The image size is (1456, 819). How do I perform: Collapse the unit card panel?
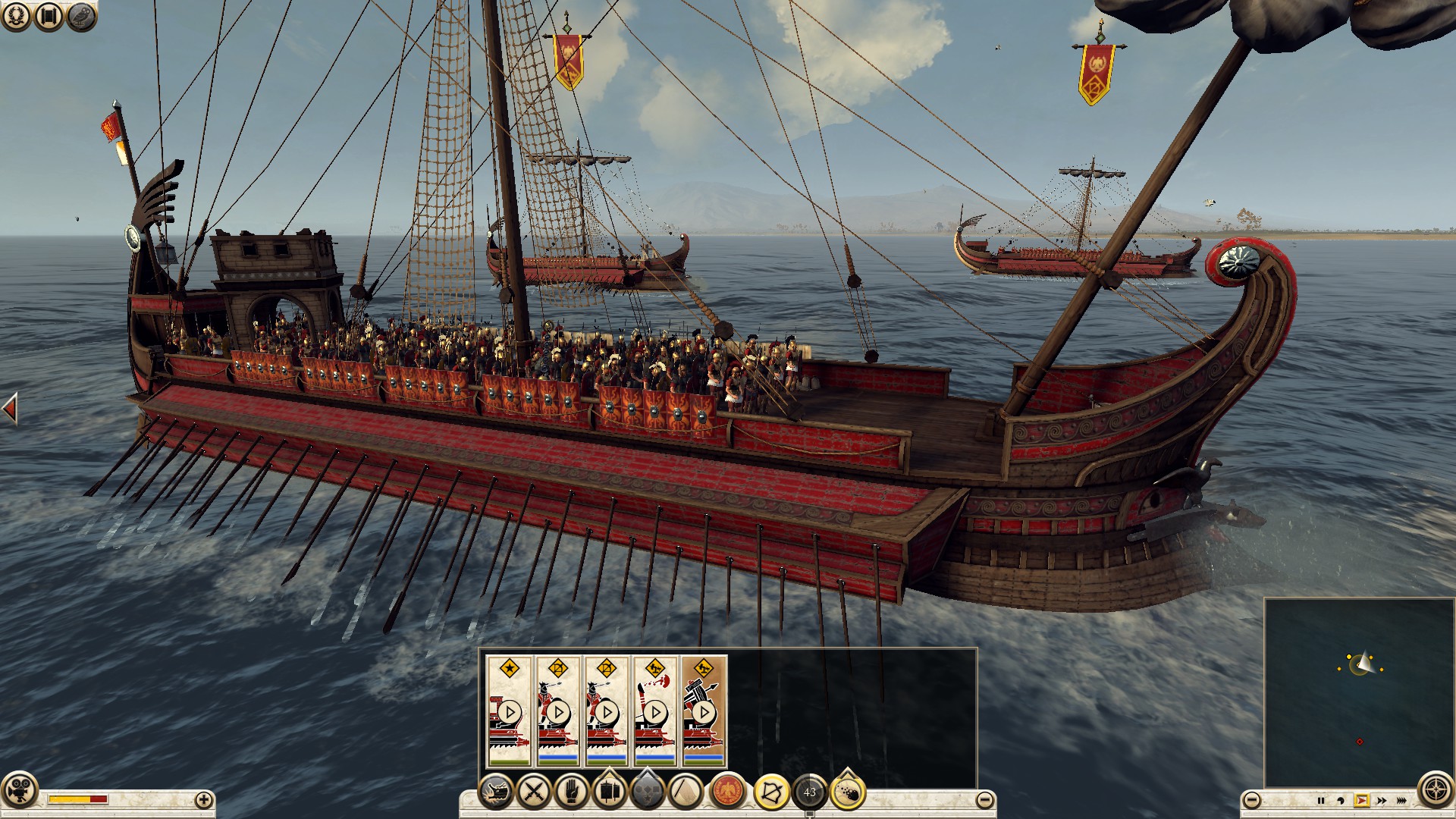coord(984,799)
